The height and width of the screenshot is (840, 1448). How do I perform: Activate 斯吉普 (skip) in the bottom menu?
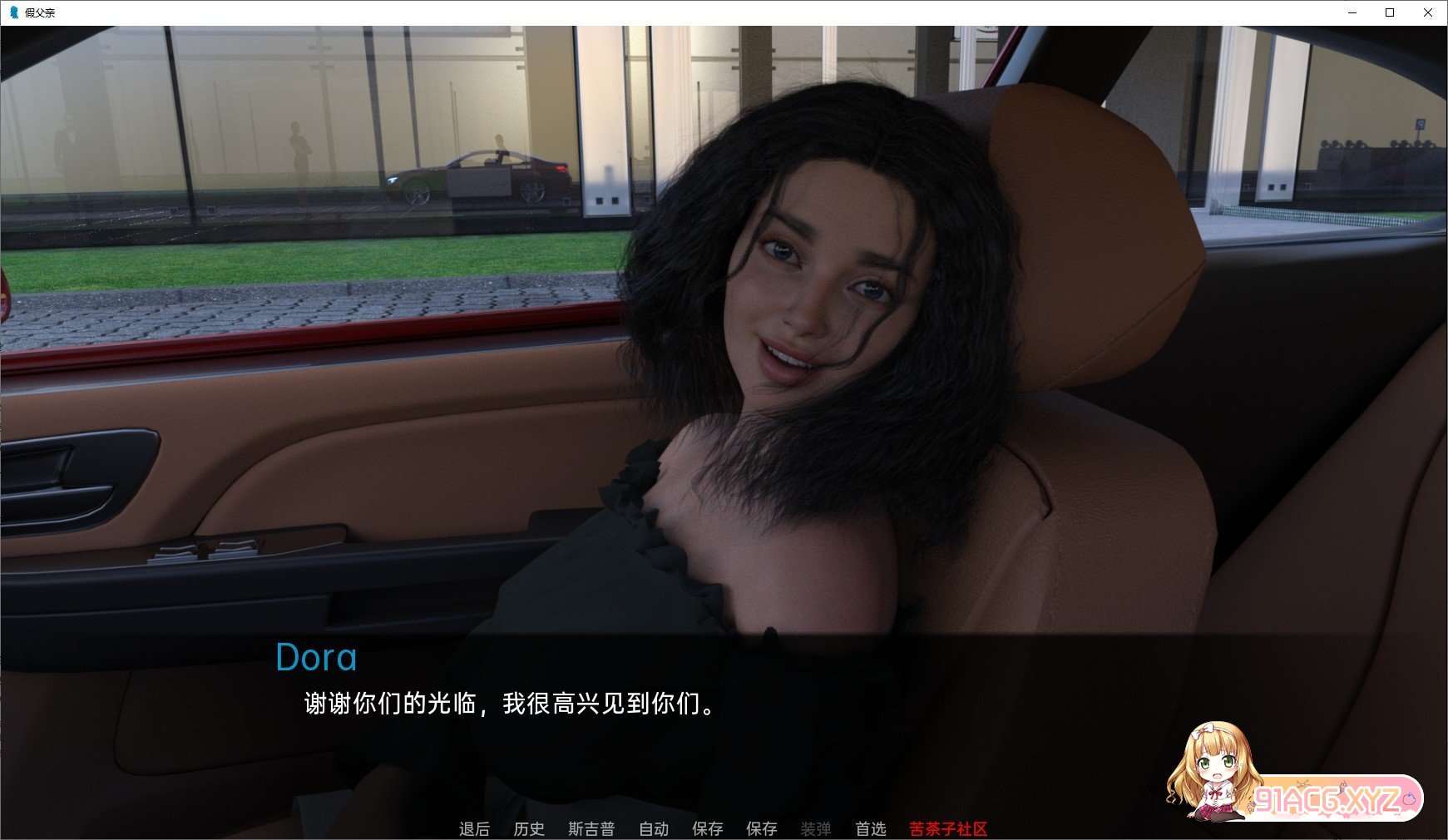[591, 828]
